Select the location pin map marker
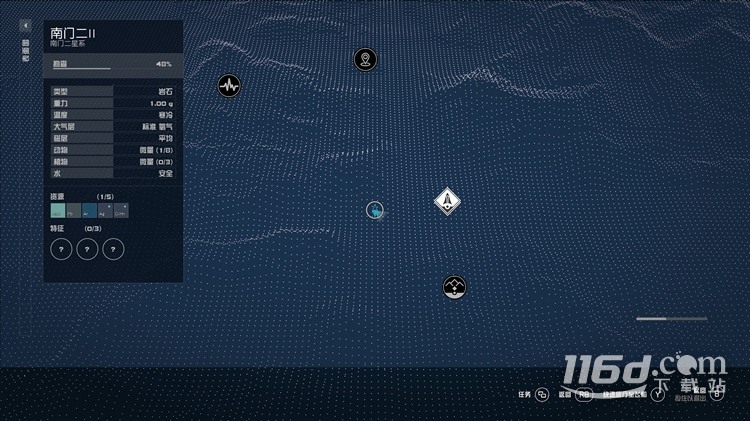This screenshot has width=750, height=421. point(366,59)
